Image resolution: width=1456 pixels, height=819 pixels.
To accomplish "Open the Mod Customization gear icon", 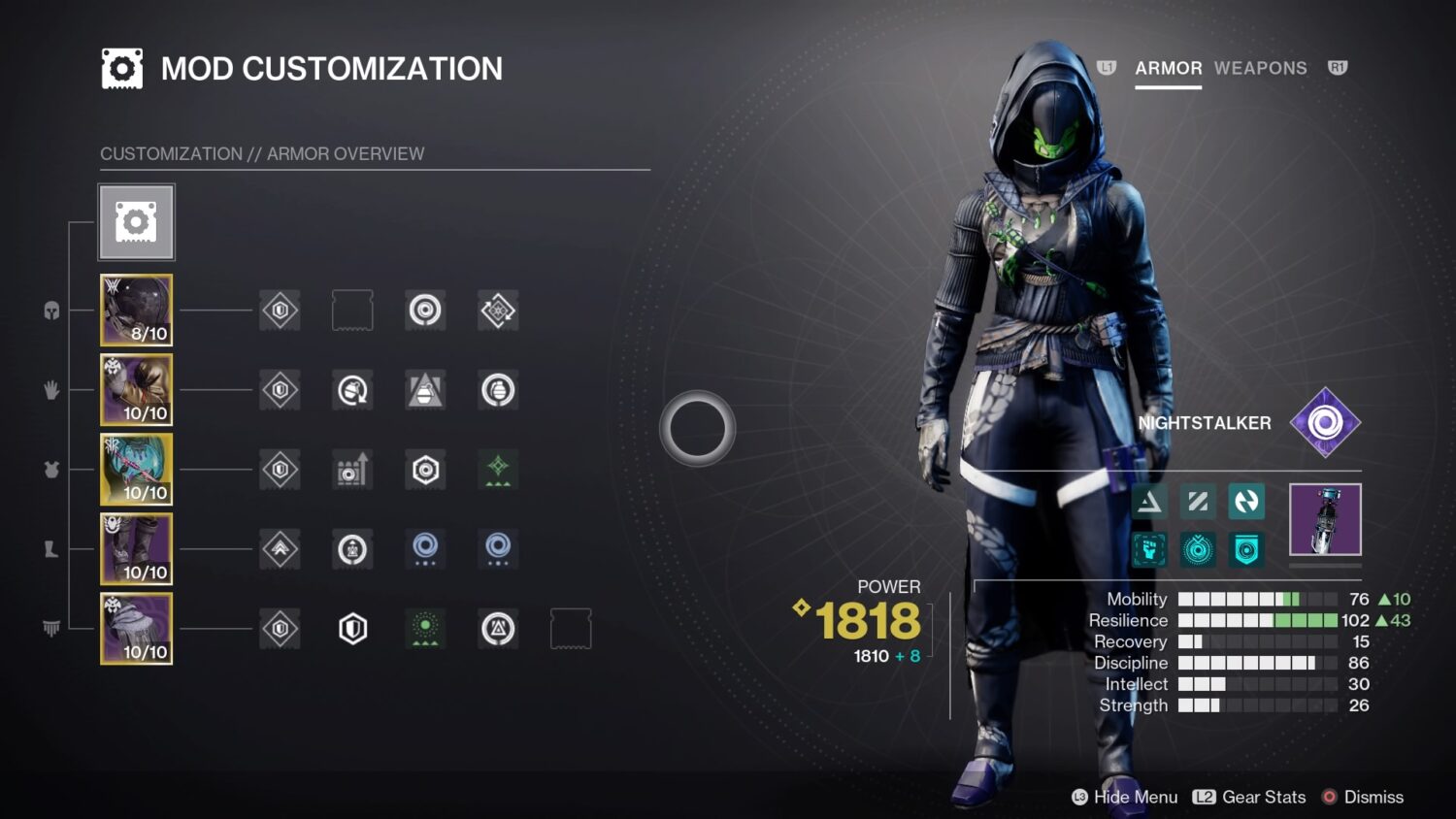I will tap(136, 221).
